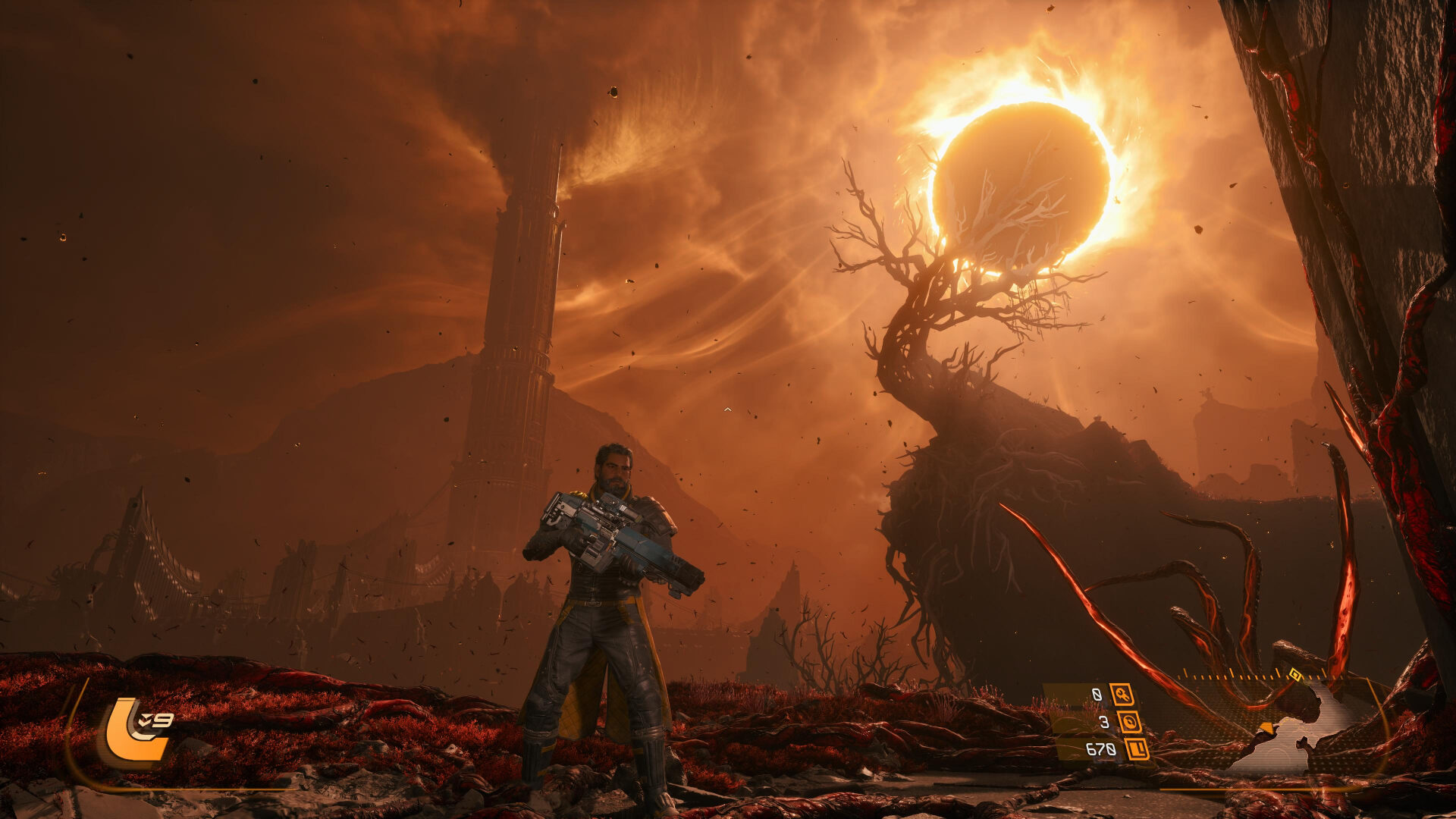
Task: Click the checkmark emblem on the bottom-left ability icon
Action: pyautogui.click(x=144, y=720)
